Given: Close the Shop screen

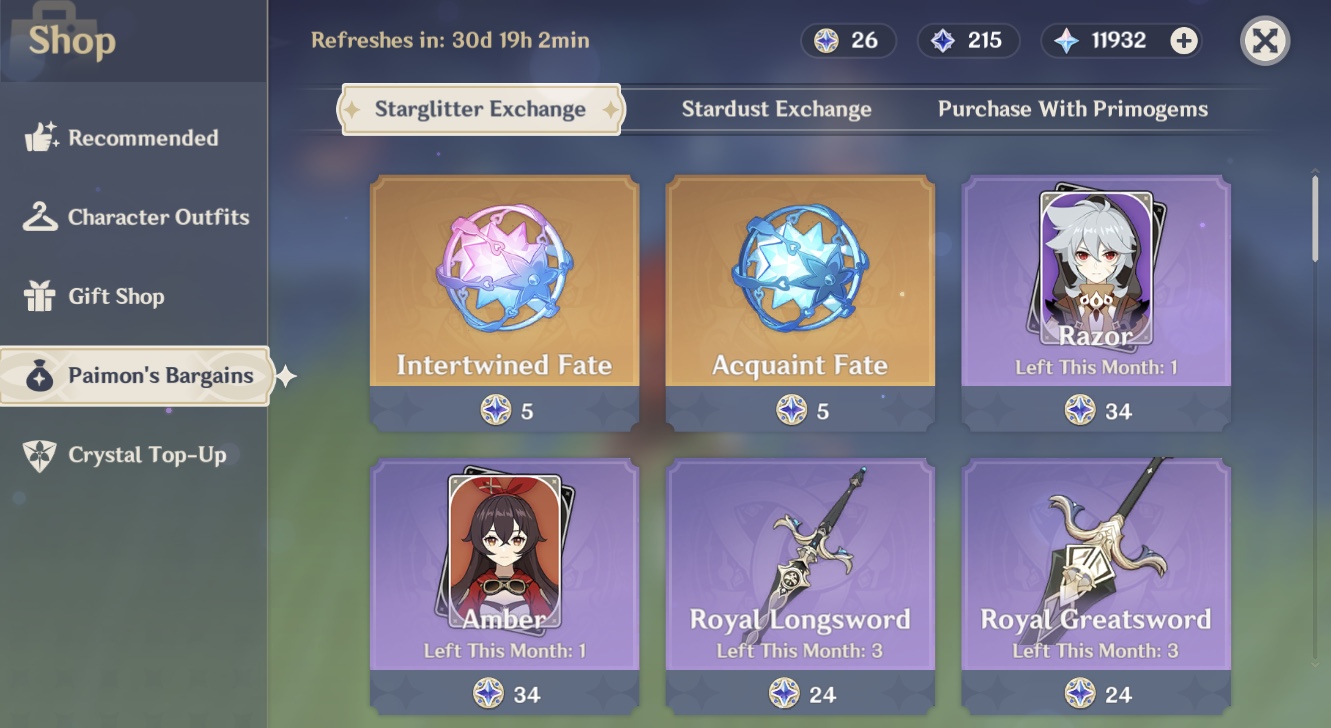Looking at the screenshot, I should (1264, 41).
